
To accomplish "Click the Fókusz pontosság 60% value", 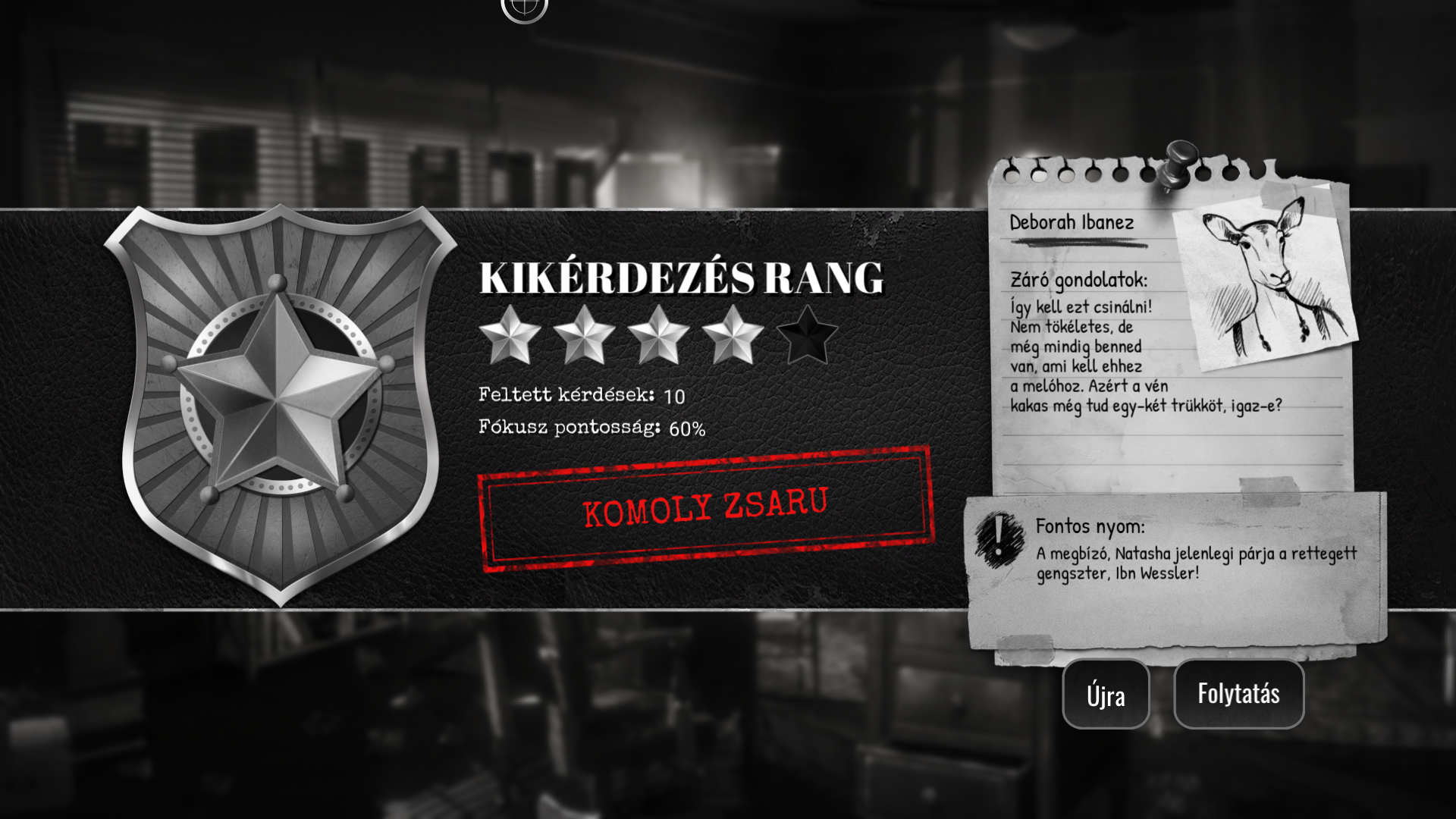I will [x=591, y=428].
